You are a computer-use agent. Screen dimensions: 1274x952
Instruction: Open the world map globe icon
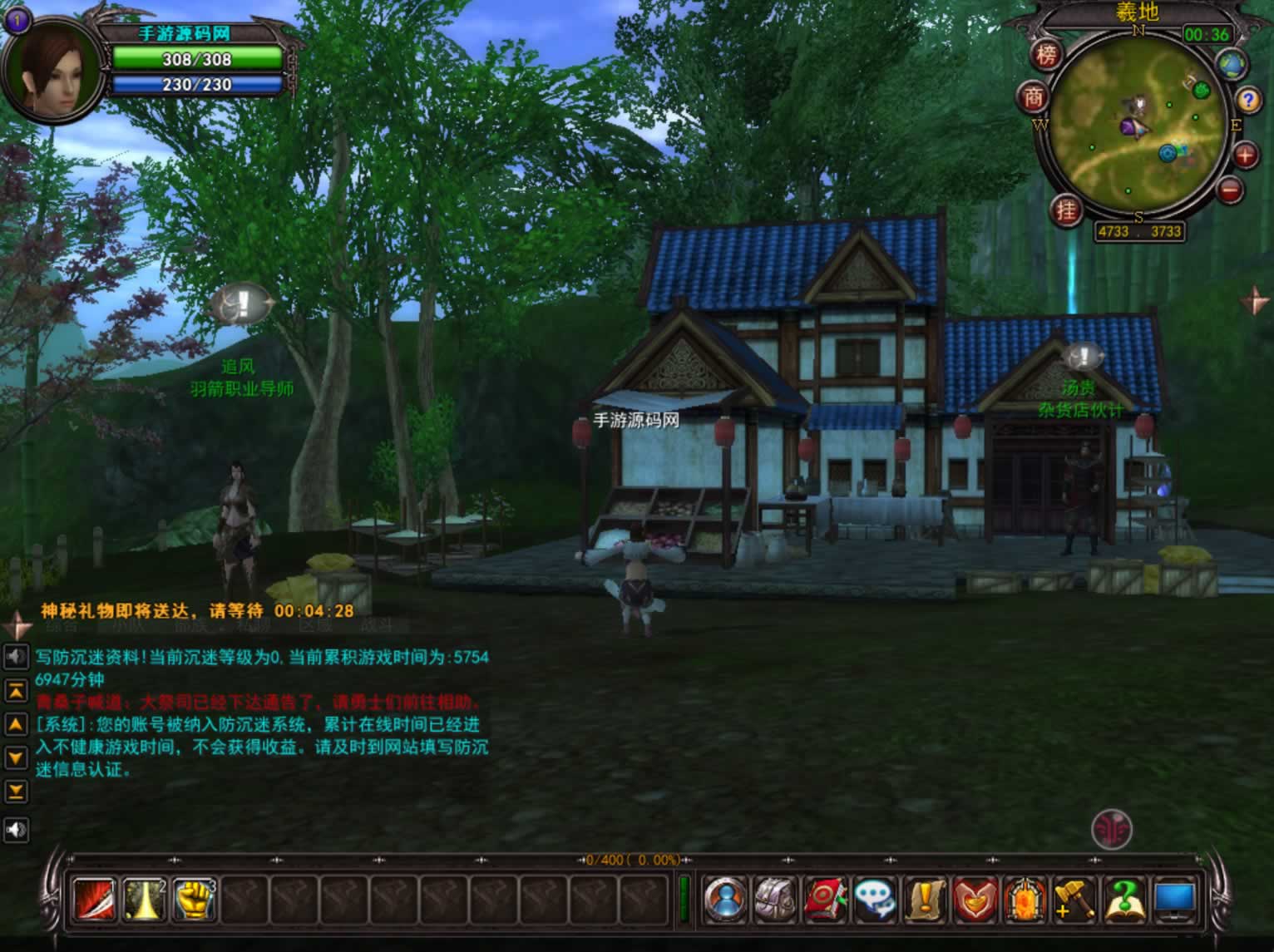(1232, 64)
